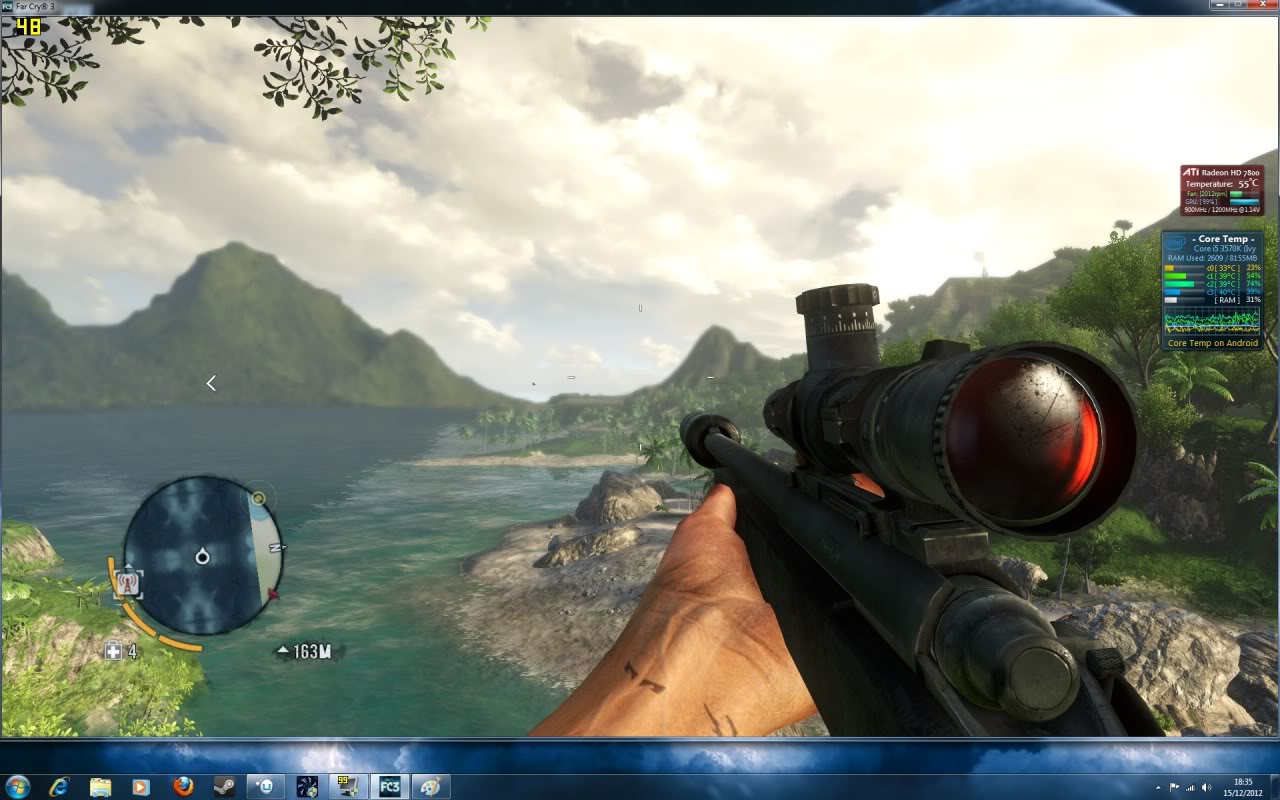Select the network signal icon in the tray
This screenshot has height=800, width=1280.
coord(1191,787)
